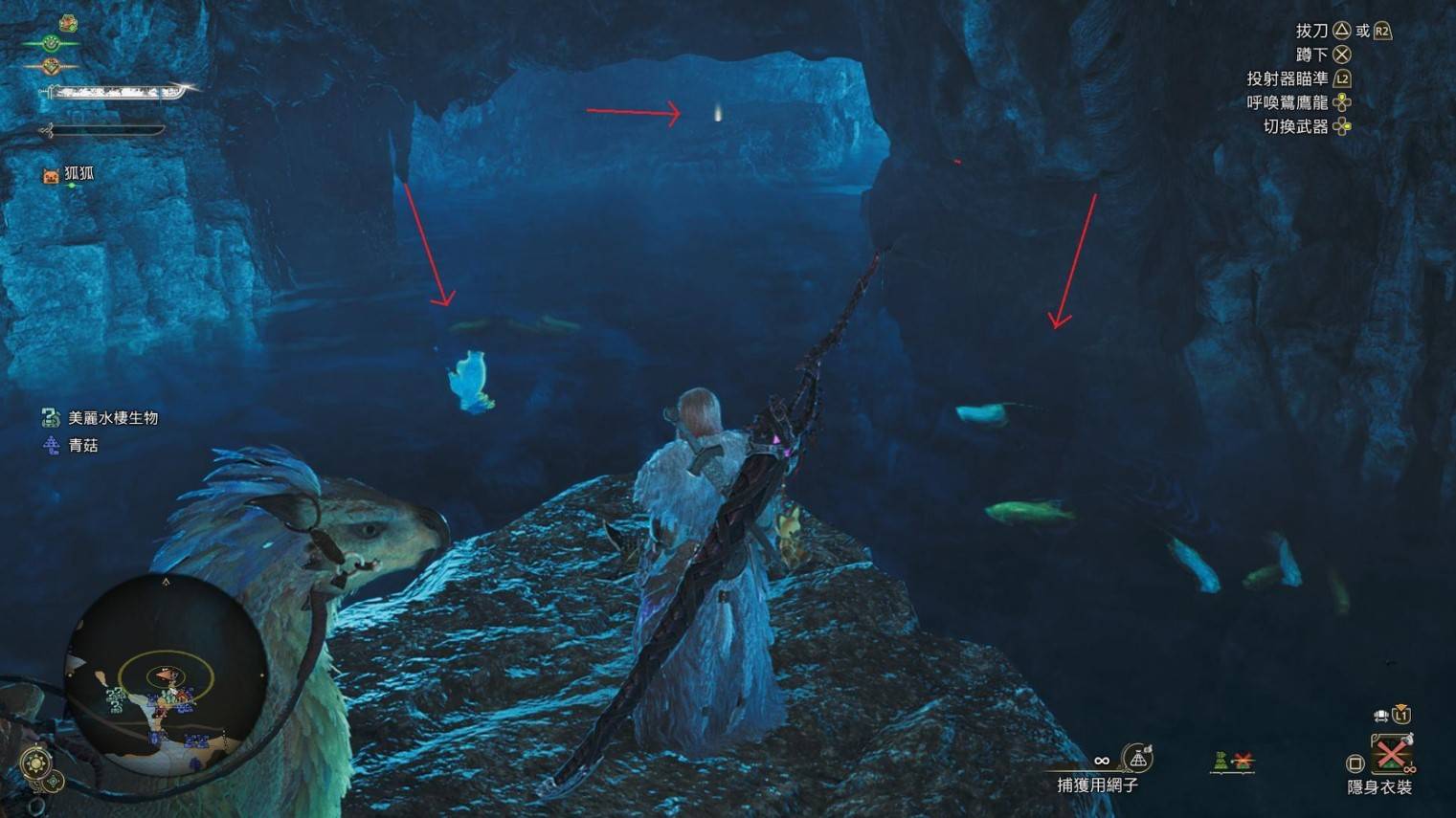Select the 美麗水棲生物 tracker entry
This screenshot has height=818, width=1456.
[x=101, y=418]
